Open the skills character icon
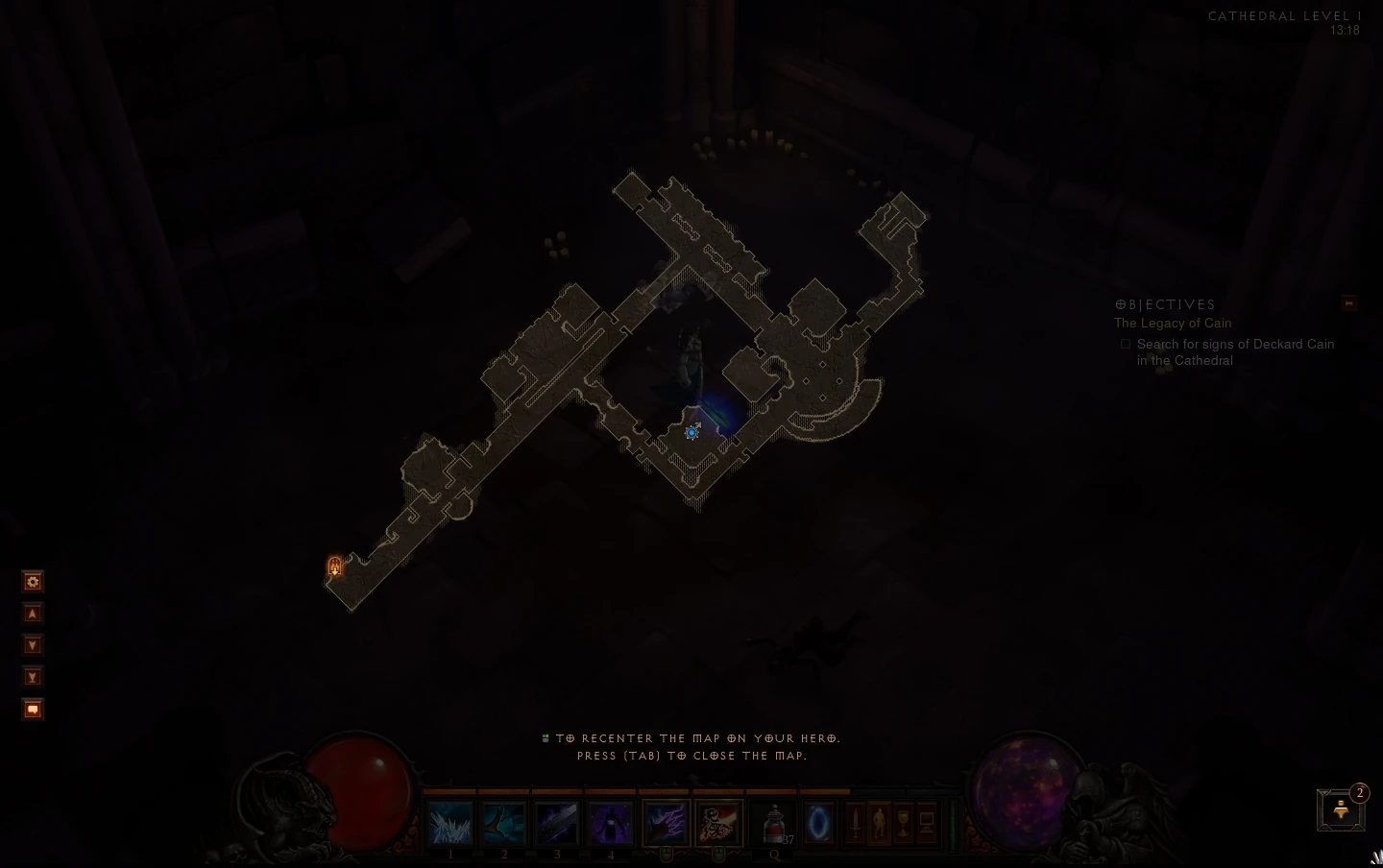The image size is (1383, 868). [x=881, y=824]
